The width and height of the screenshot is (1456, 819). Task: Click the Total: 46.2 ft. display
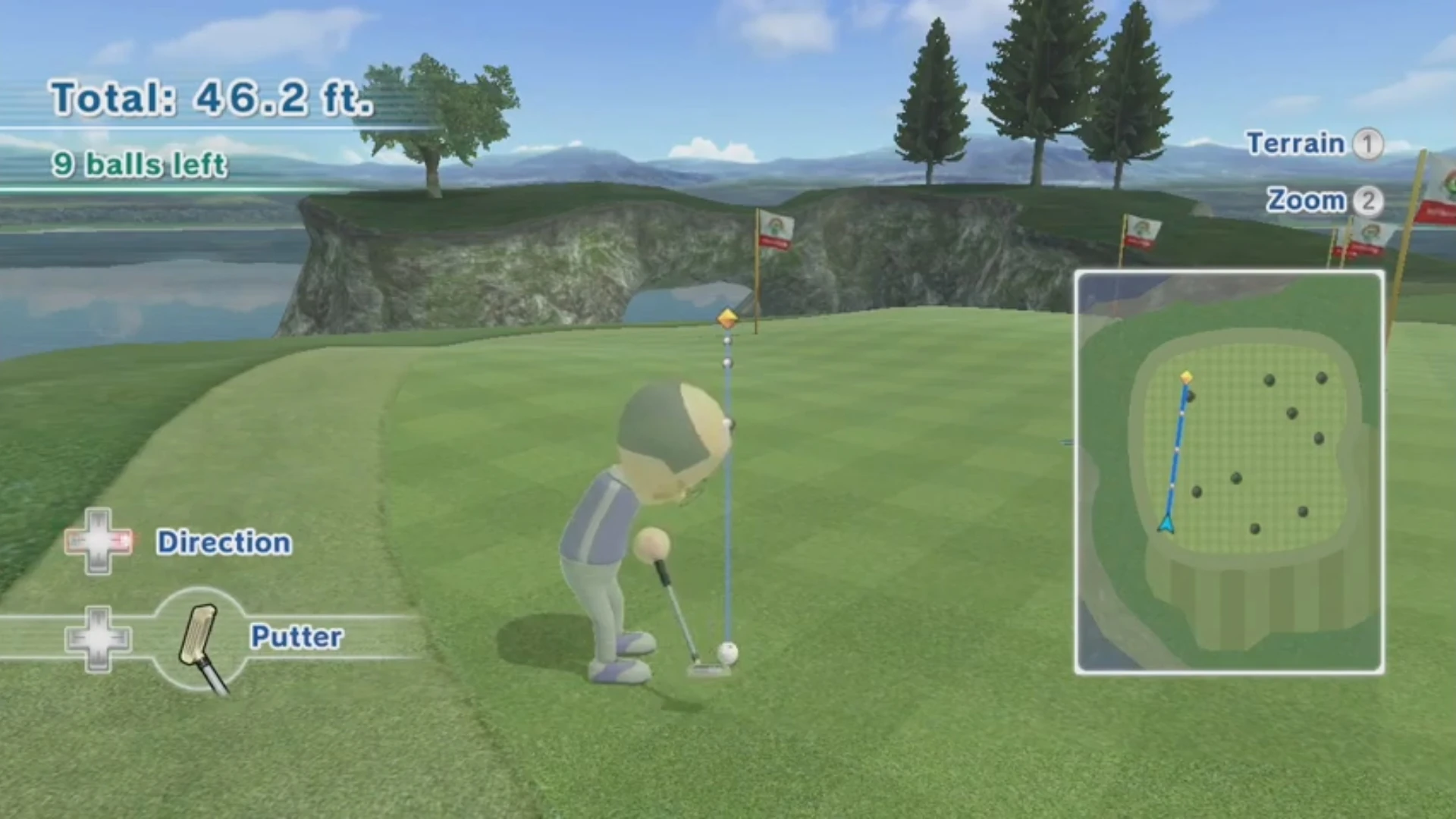212,97
